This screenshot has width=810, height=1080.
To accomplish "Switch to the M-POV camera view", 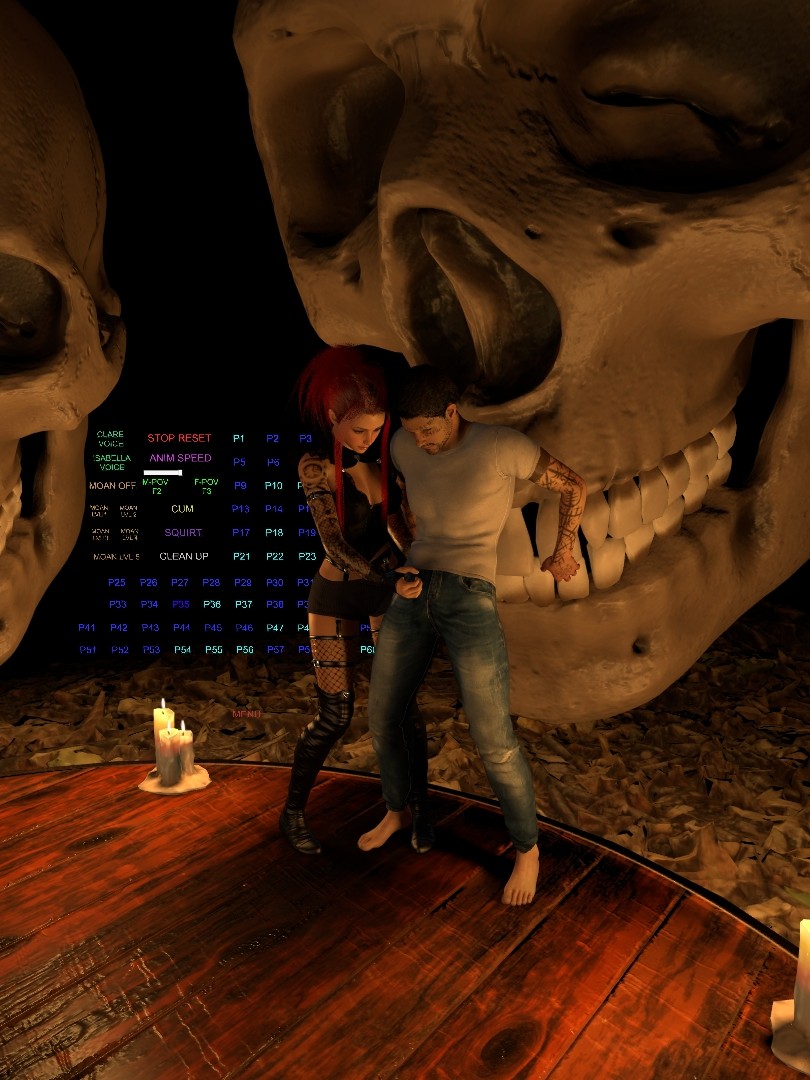I will 156,486.
